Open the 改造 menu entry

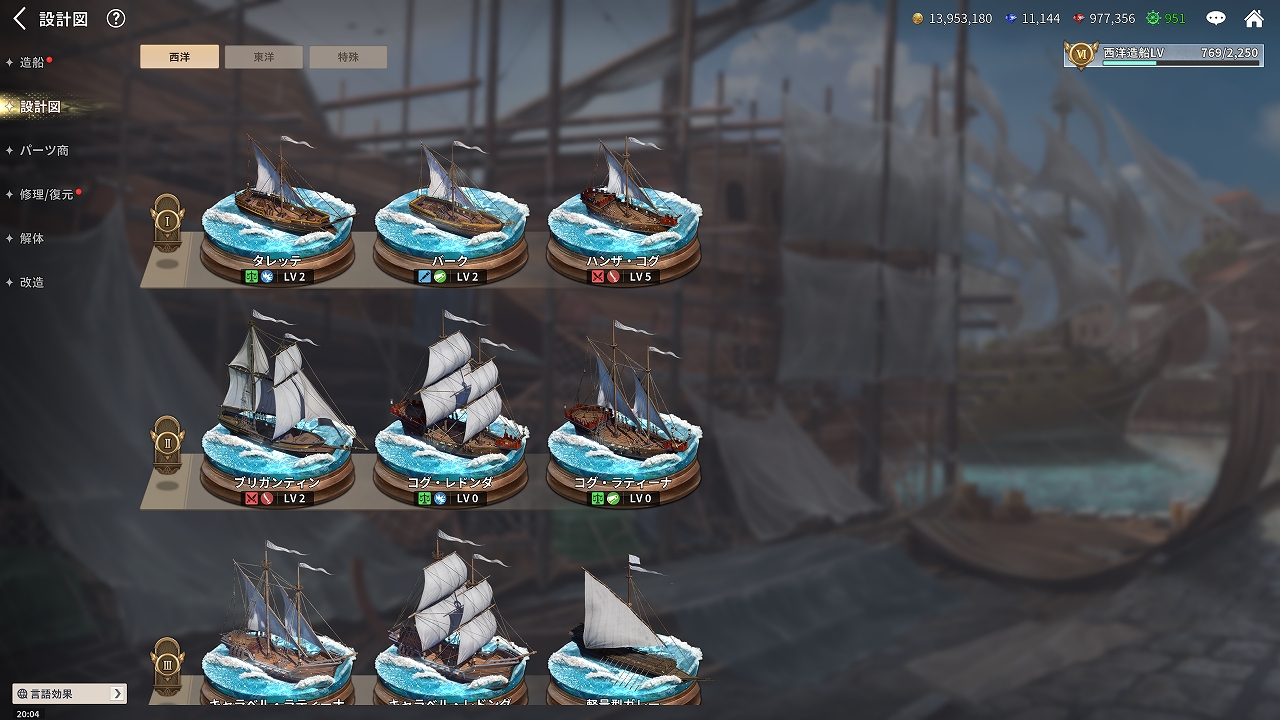pos(32,282)
